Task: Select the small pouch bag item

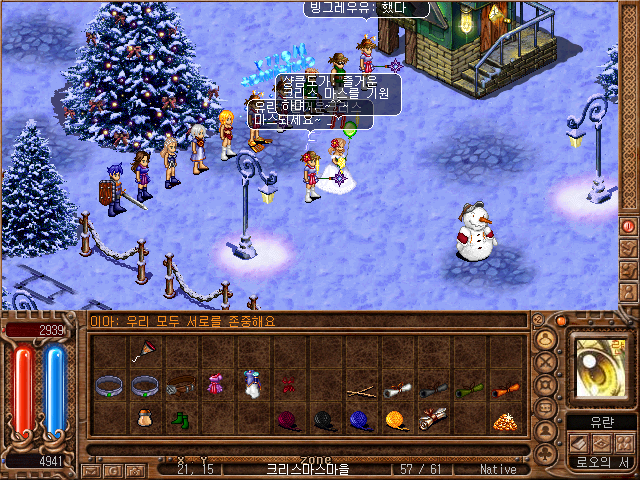Action: pos(144,420)
